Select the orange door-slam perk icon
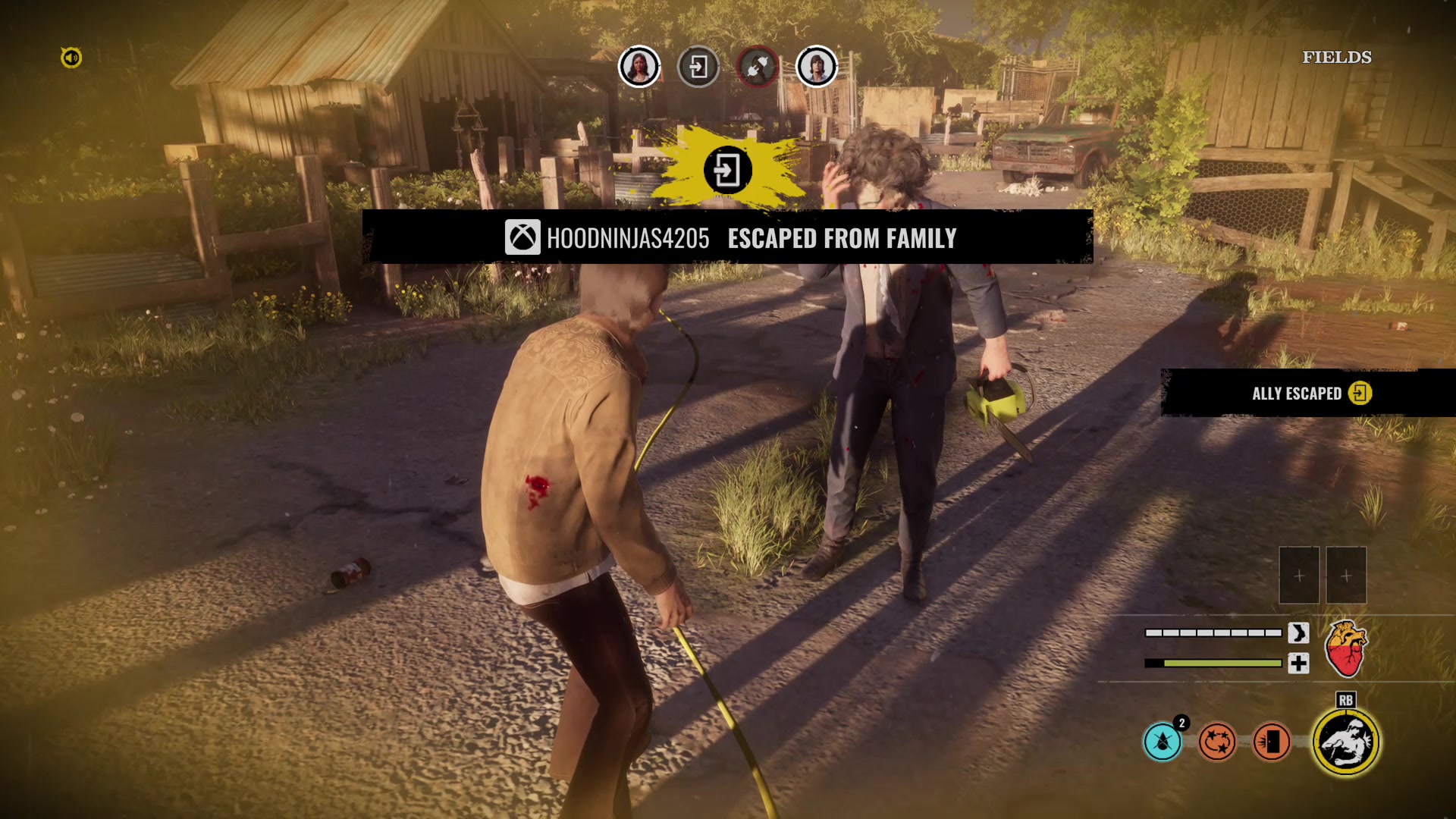This screenshot has width=1456, height=819. pos(1272,742)
